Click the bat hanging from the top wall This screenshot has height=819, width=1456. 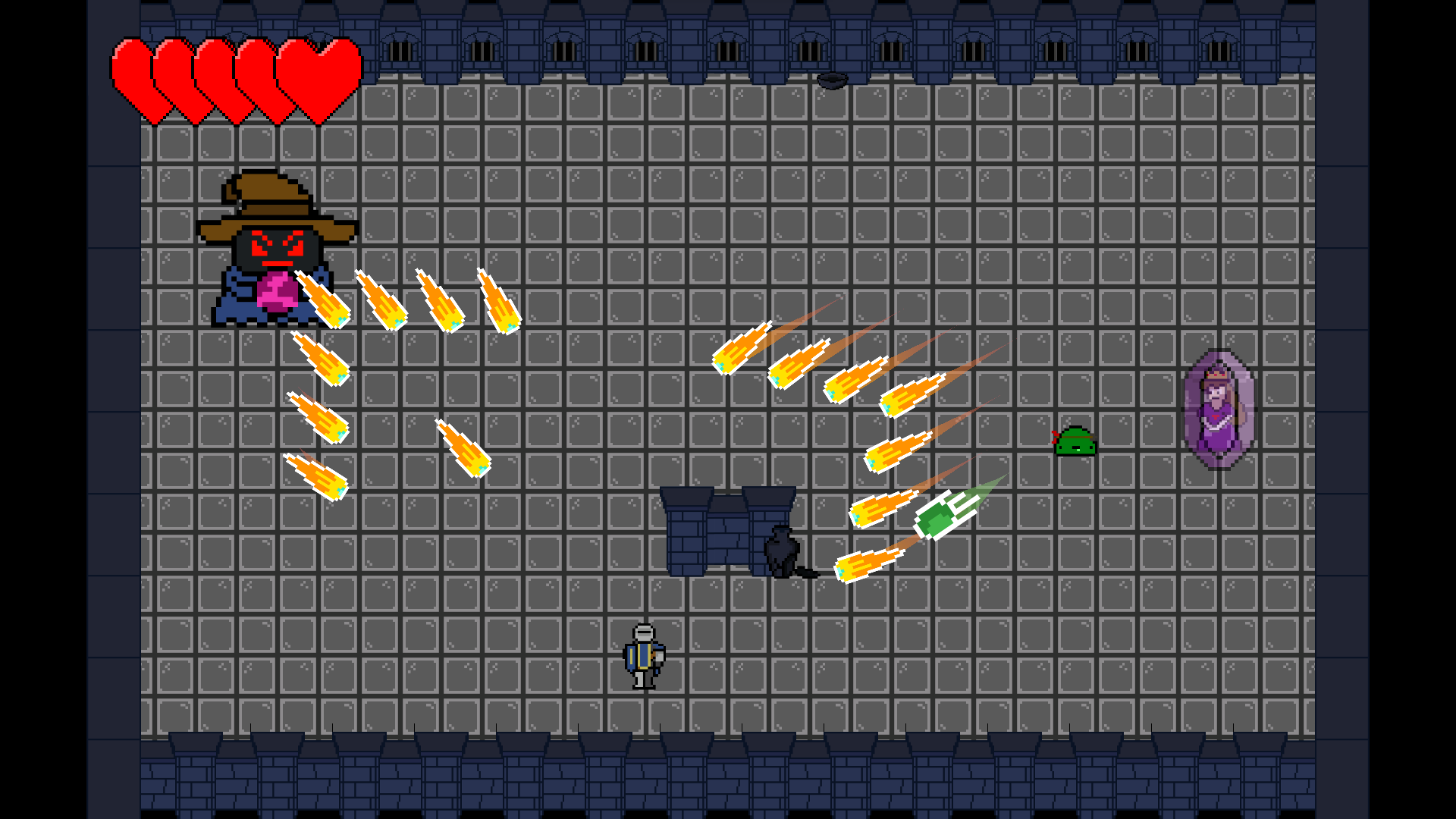click(834, 80)
